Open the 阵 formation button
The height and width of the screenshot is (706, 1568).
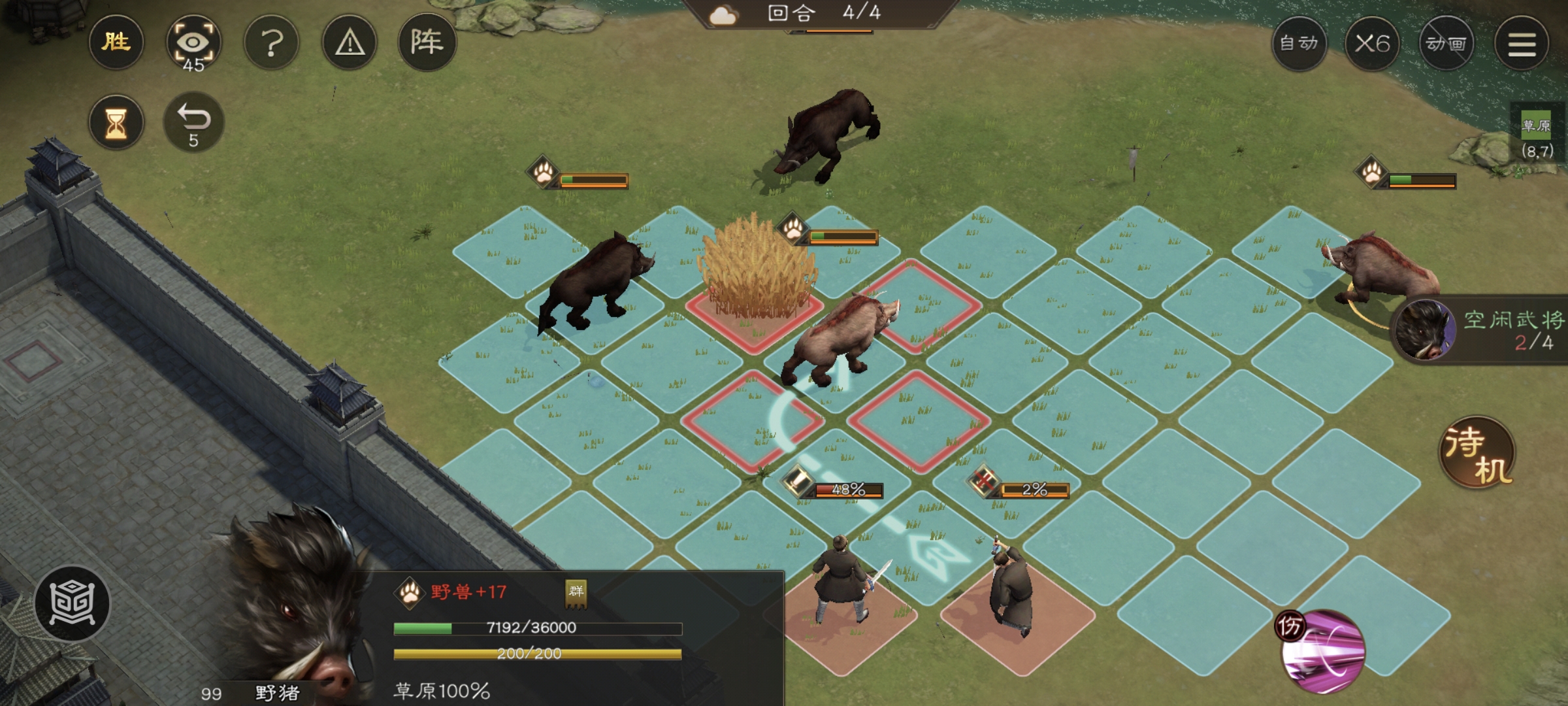[x=427, y=43]
